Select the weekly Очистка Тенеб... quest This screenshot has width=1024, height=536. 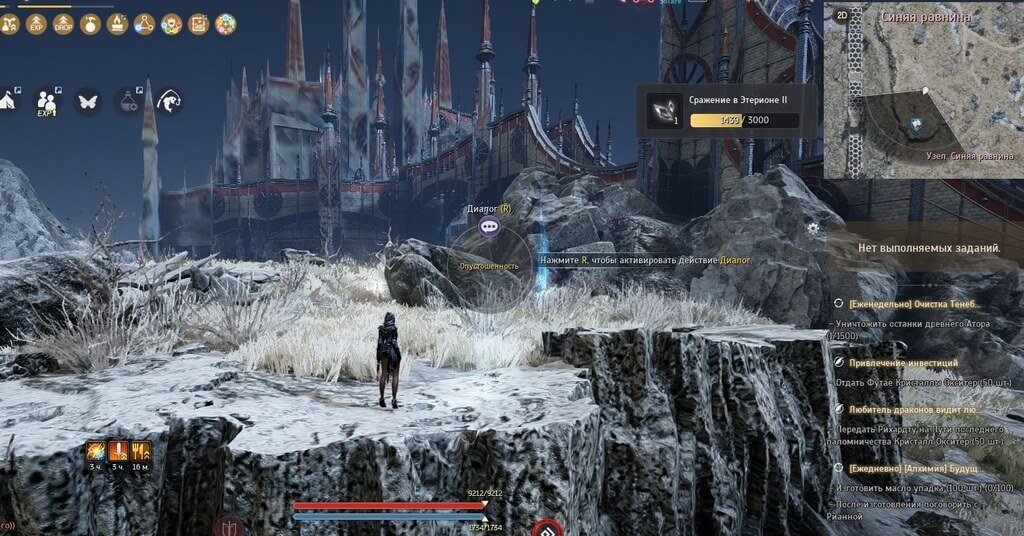(x=915, y=304)
